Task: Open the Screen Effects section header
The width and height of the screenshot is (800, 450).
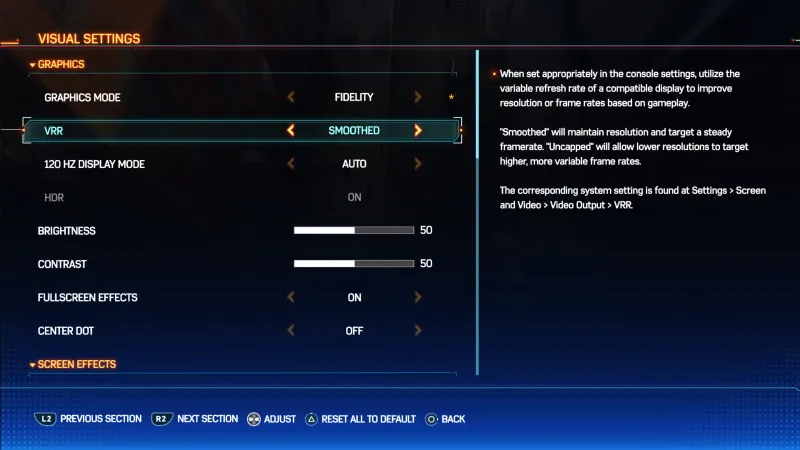Action: 72,364
